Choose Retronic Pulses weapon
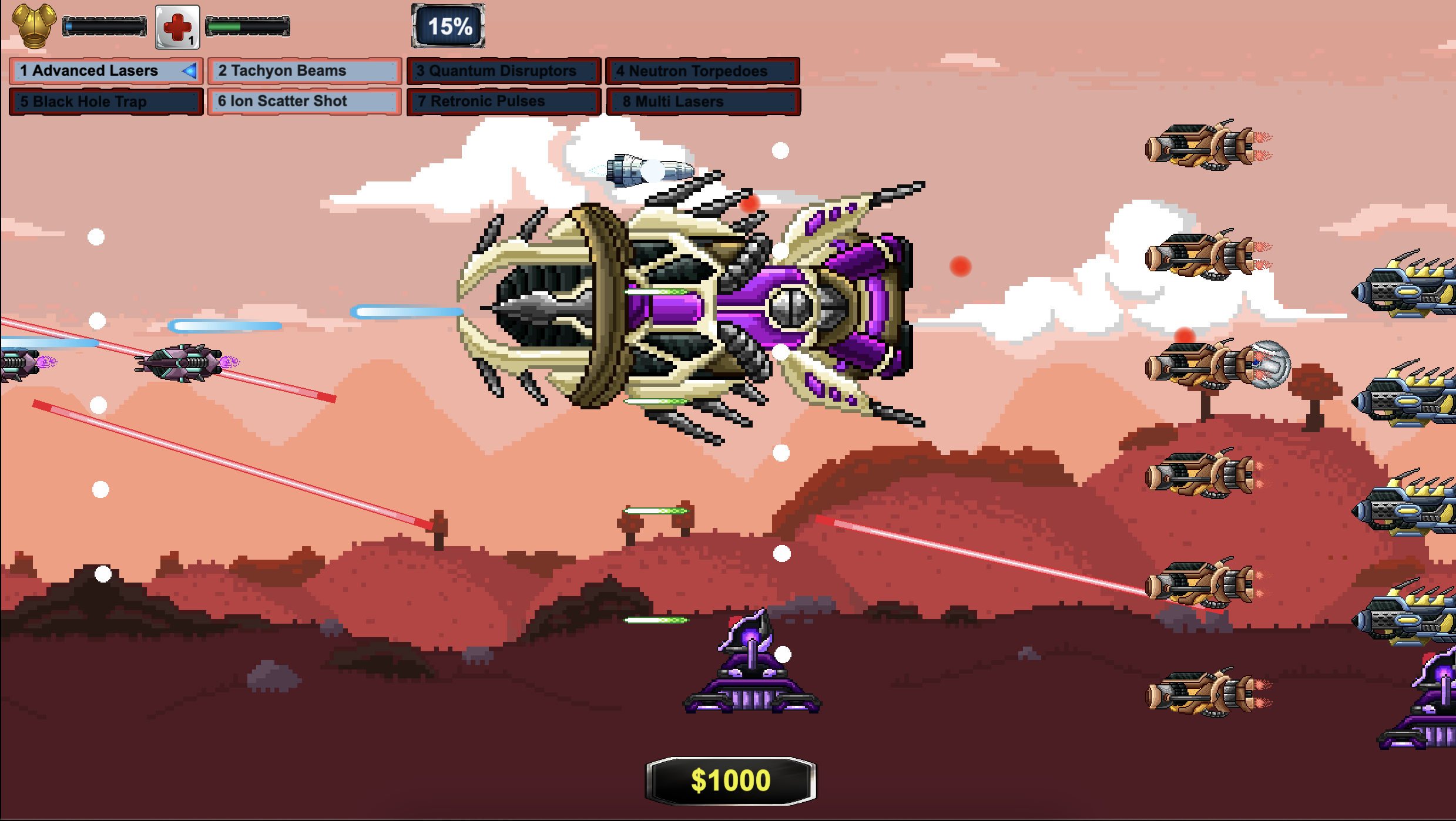The image size is (1456, 821). [x=504, y=102]
